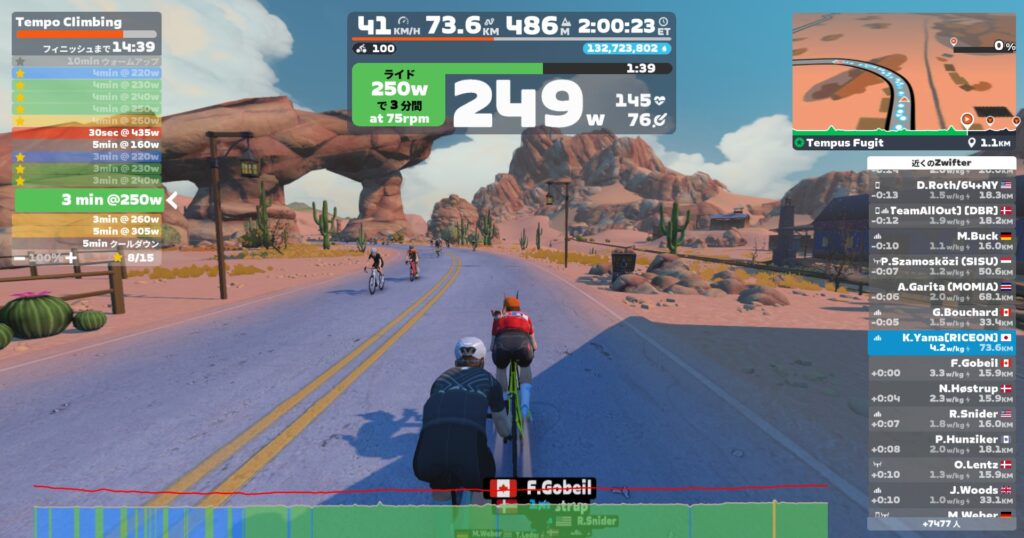View G.Bouchard in the nearby list
This screenshot has height=538, width=1024.
coord(942,317)
